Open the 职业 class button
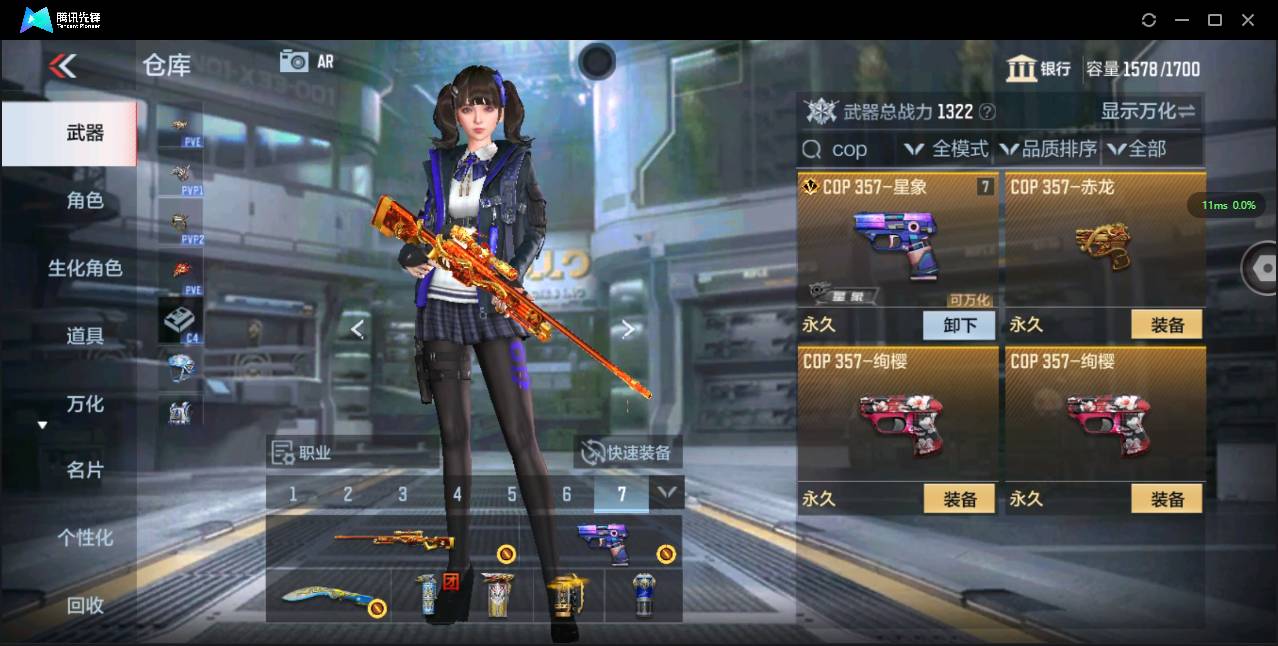Image resolution: width=1278 pixels, height=646 pixels. coord(301,453)
